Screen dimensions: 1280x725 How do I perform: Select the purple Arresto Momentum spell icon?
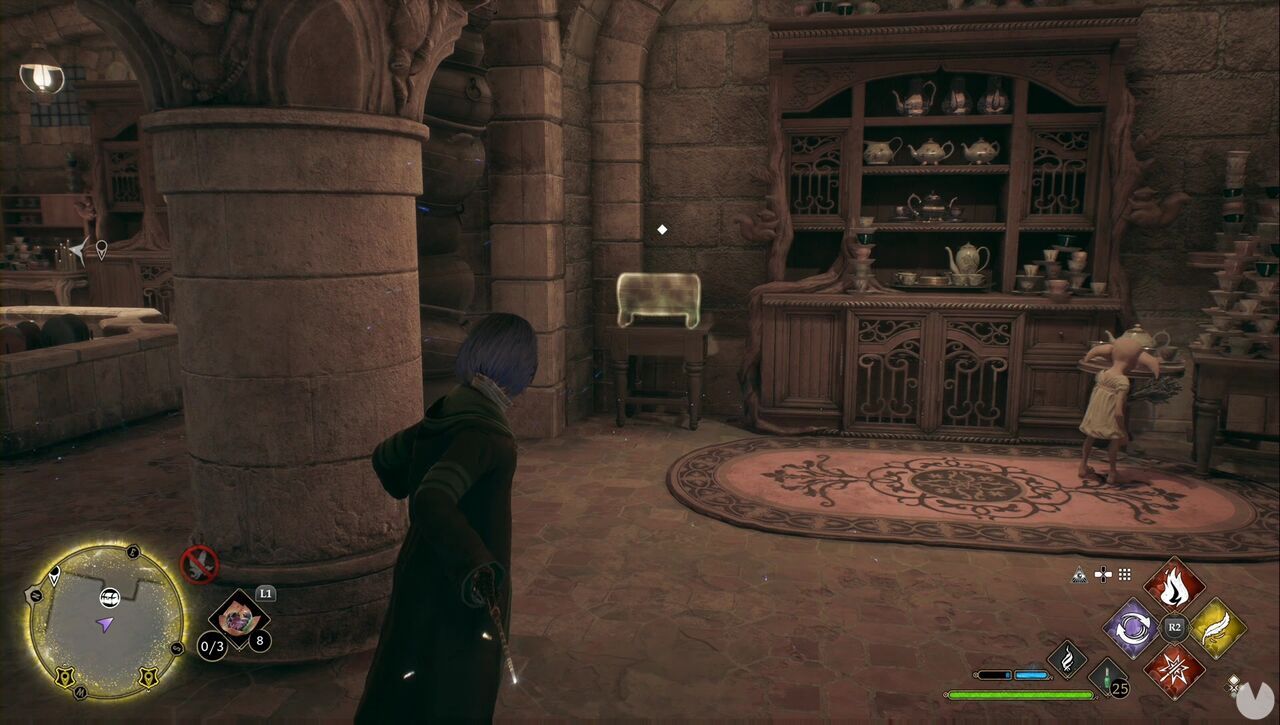point(1132,628)
